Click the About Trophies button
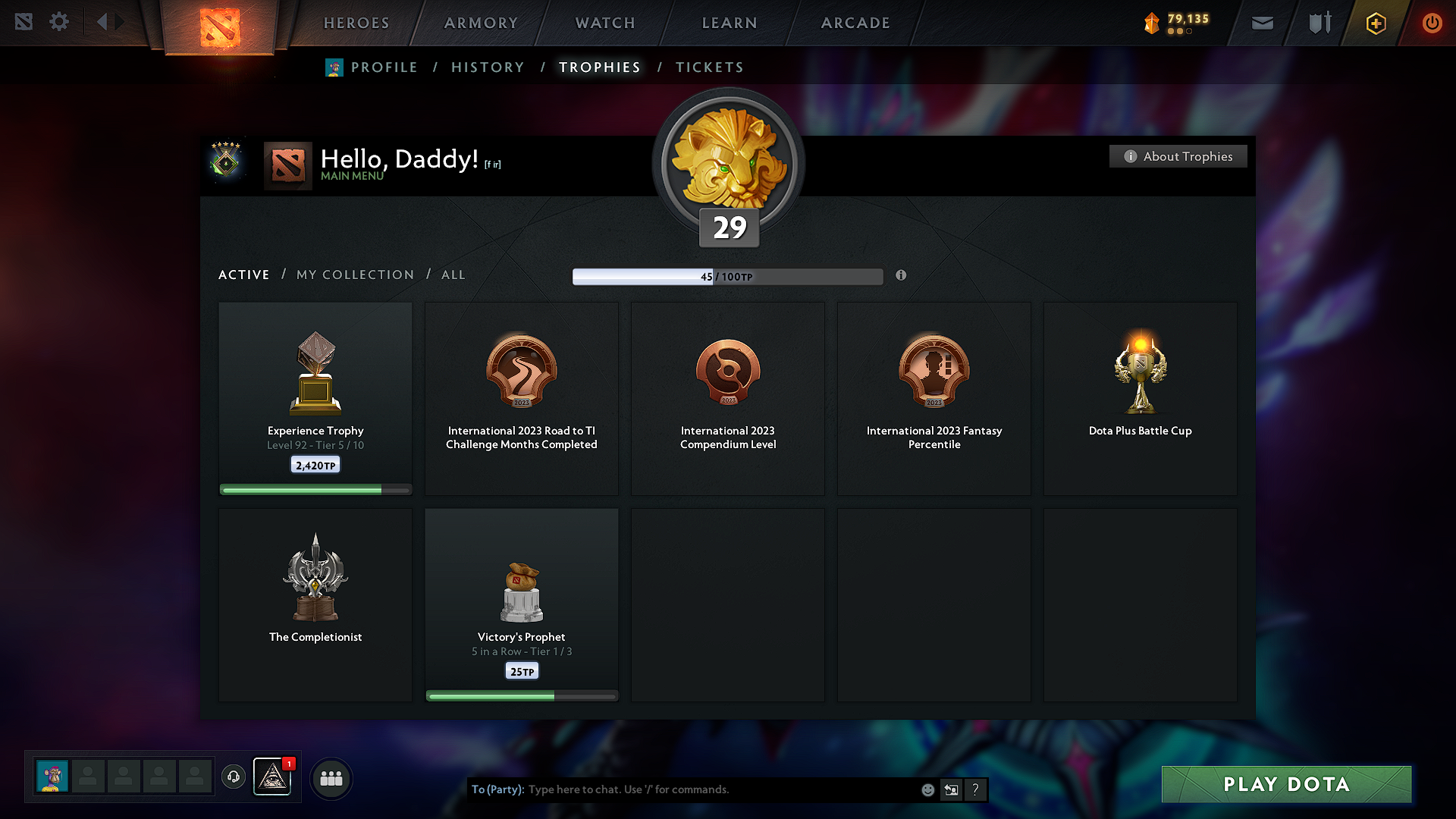1456x819 pixels. [1178, 156]
